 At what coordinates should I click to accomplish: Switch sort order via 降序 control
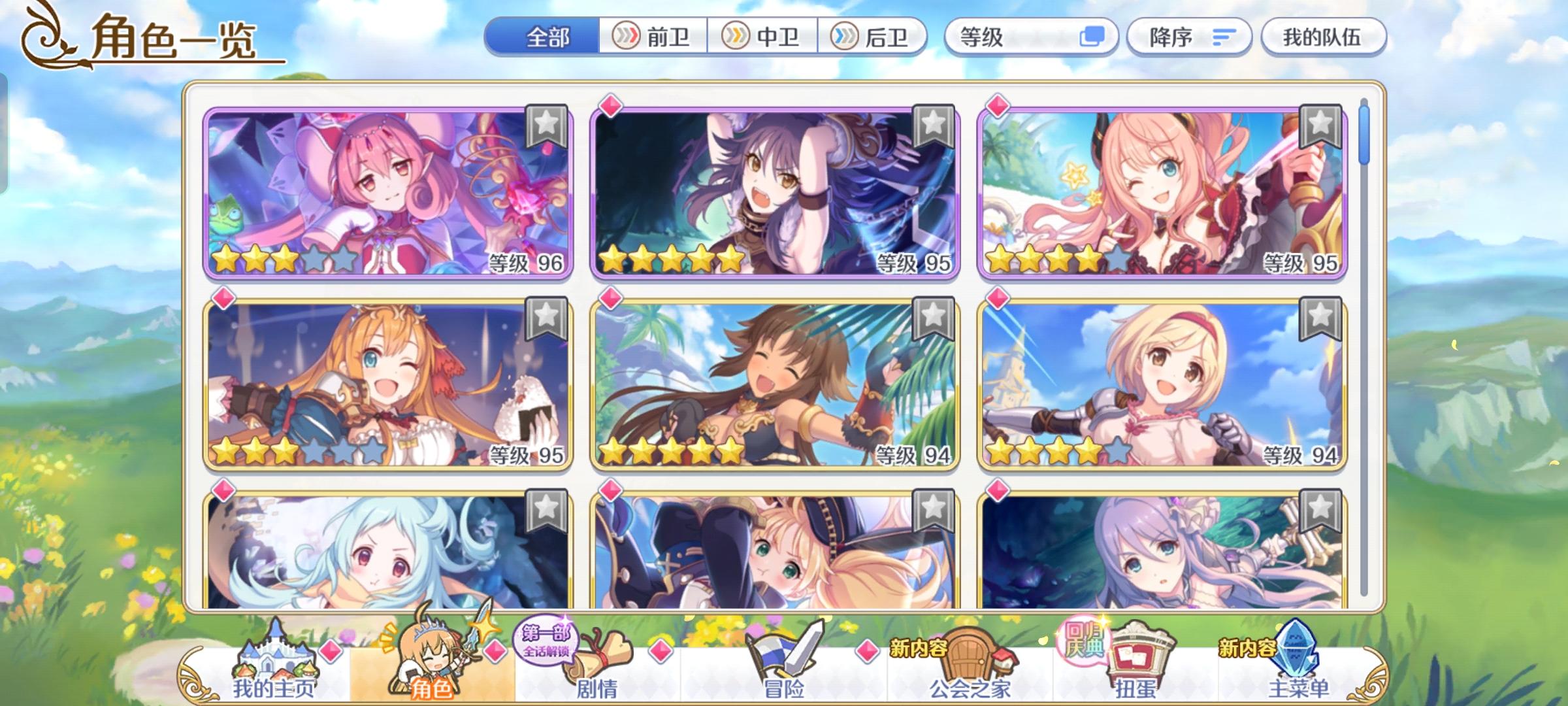(1190, 37)
